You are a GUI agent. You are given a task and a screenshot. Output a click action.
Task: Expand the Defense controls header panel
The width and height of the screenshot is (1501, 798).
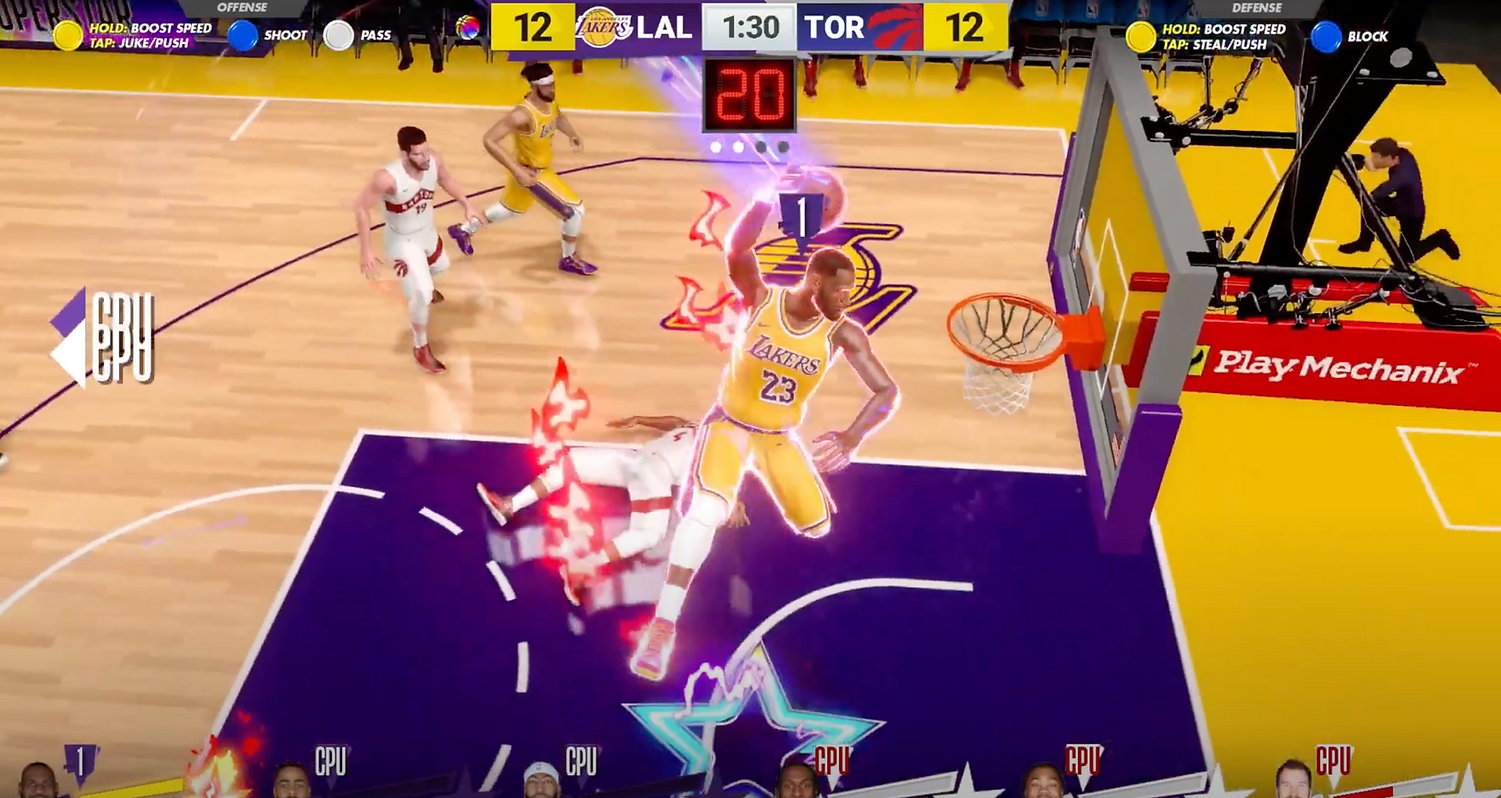coord(1258,7)
